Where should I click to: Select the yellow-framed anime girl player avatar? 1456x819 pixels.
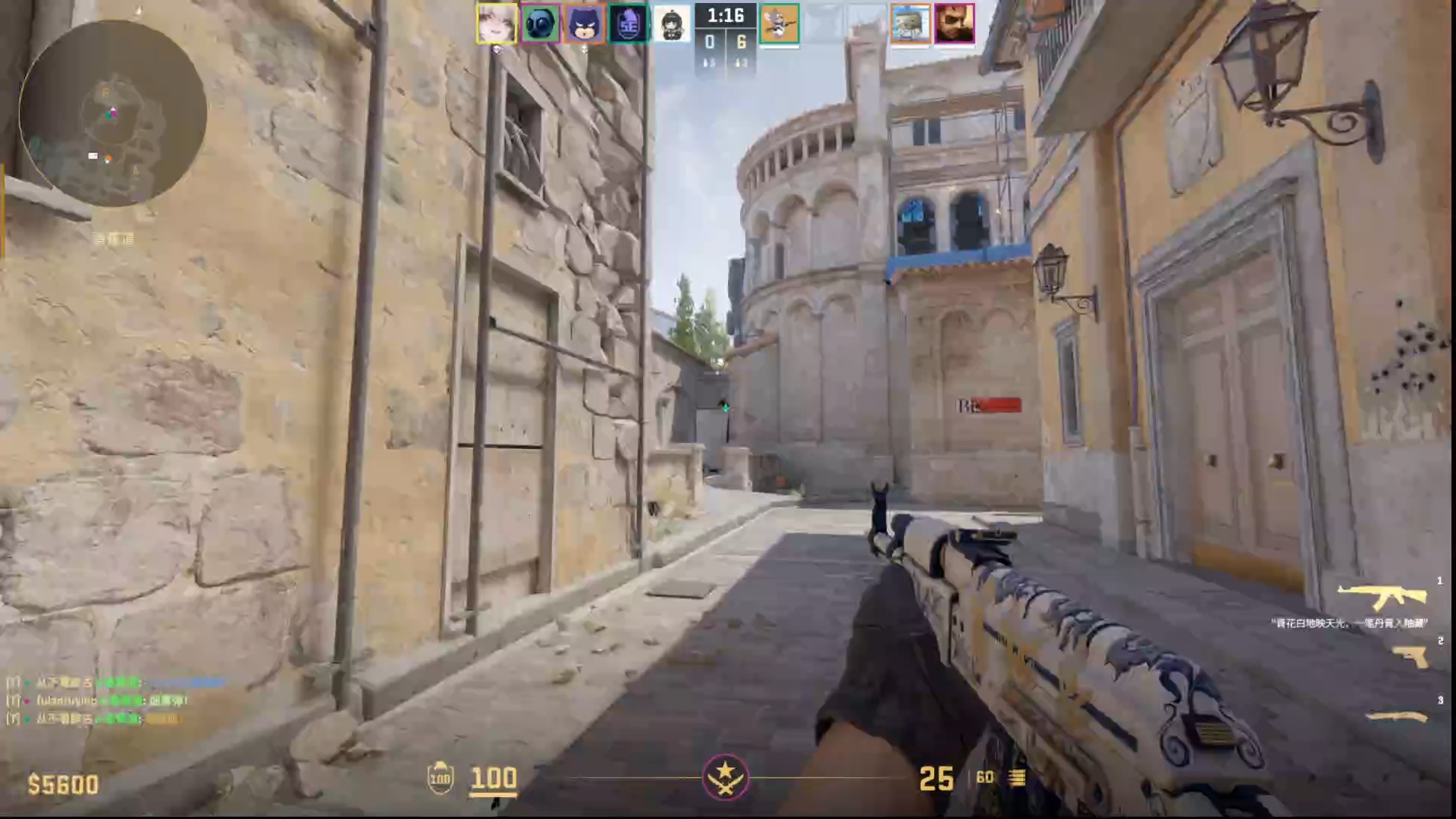497,24
